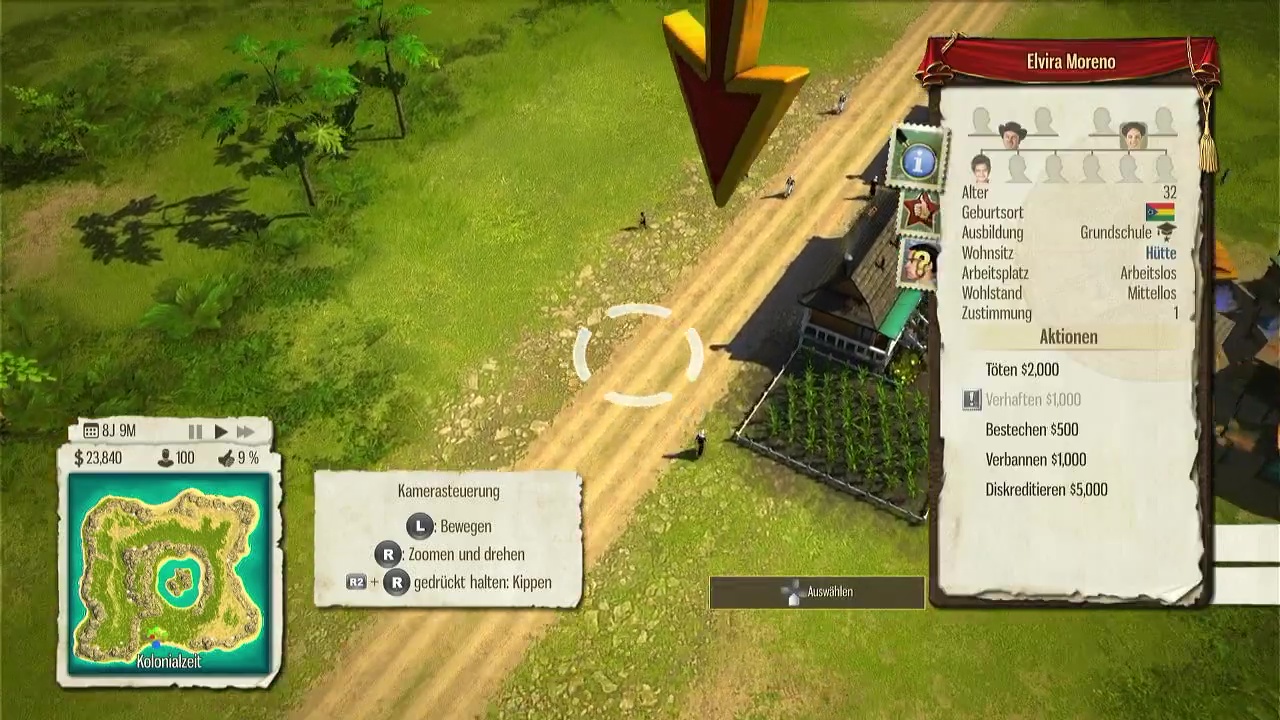This screenshot has width=1280, height=720.
Task: Enable fast-forward game speed
Action: [245, 432]
